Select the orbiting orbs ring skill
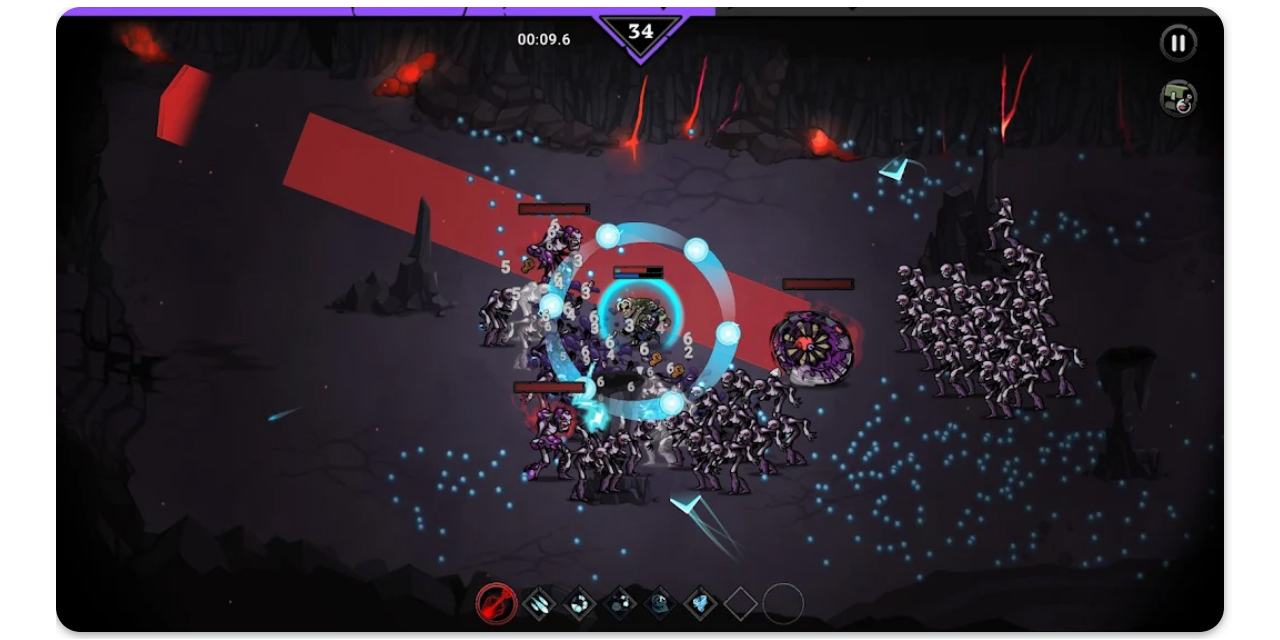Screen dimensions: 1280x640 point(580,603)
